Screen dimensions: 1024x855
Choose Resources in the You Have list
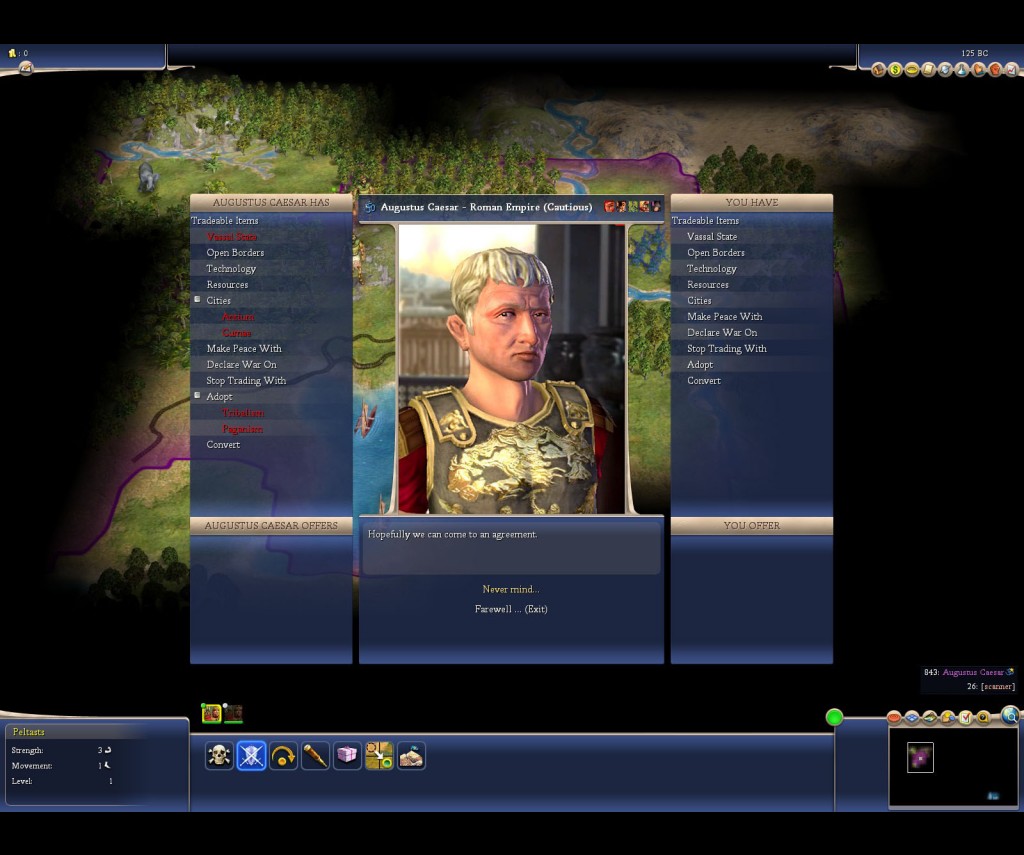click(707, 285)
